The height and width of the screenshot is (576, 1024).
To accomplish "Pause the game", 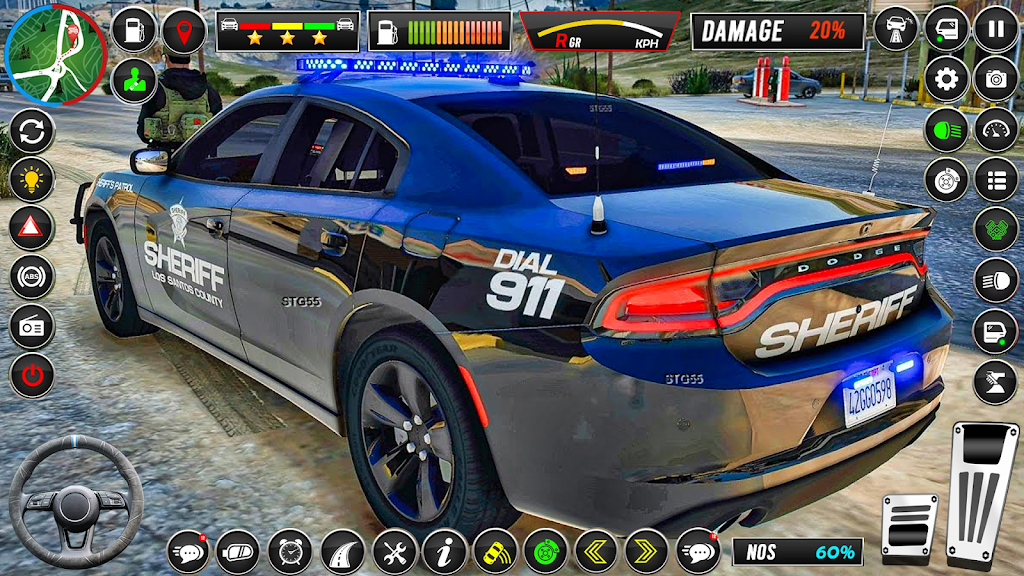I will tap(996, 28).
